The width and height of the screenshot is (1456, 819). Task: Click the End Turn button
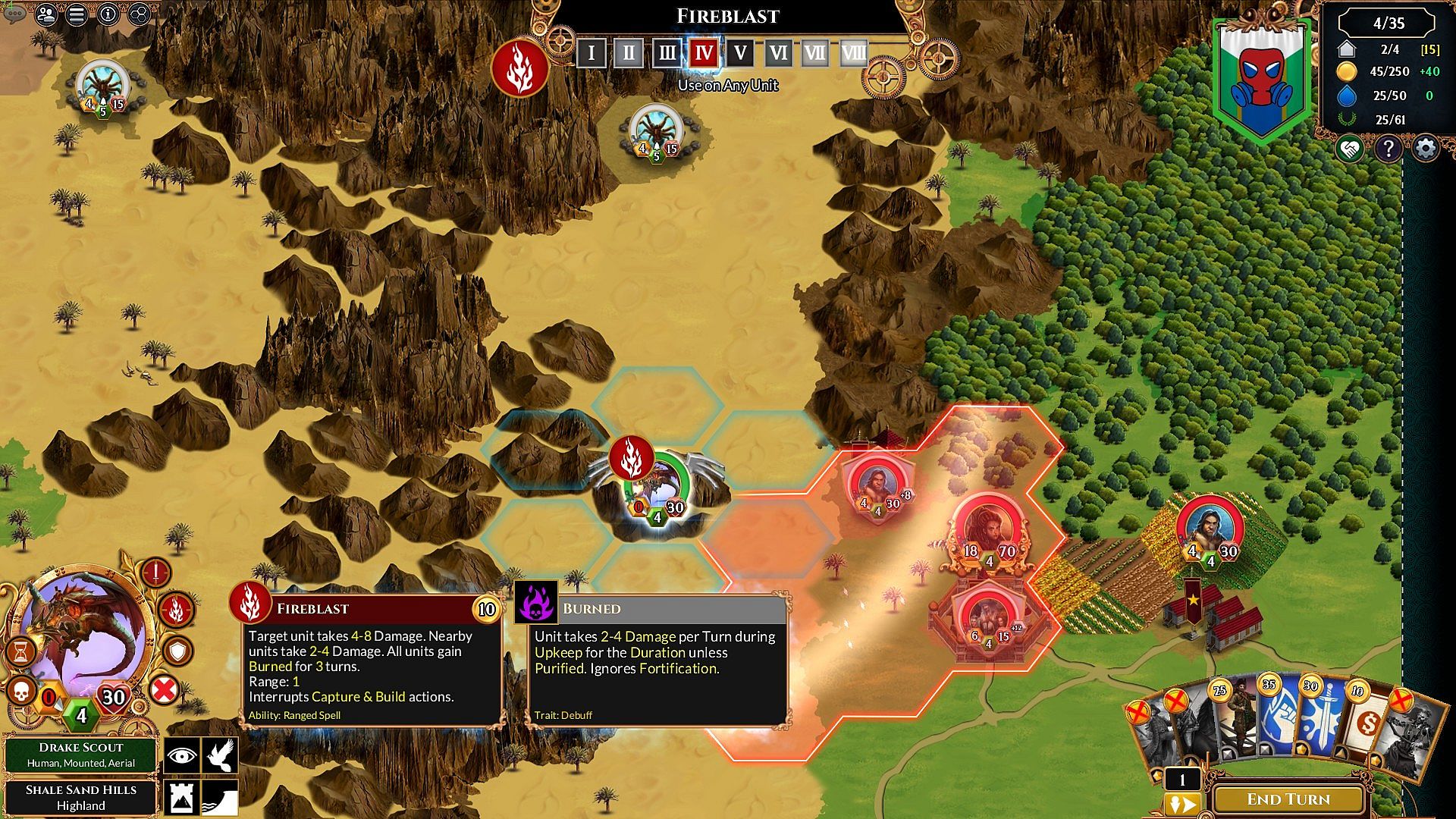click(x=1288, y=799)
